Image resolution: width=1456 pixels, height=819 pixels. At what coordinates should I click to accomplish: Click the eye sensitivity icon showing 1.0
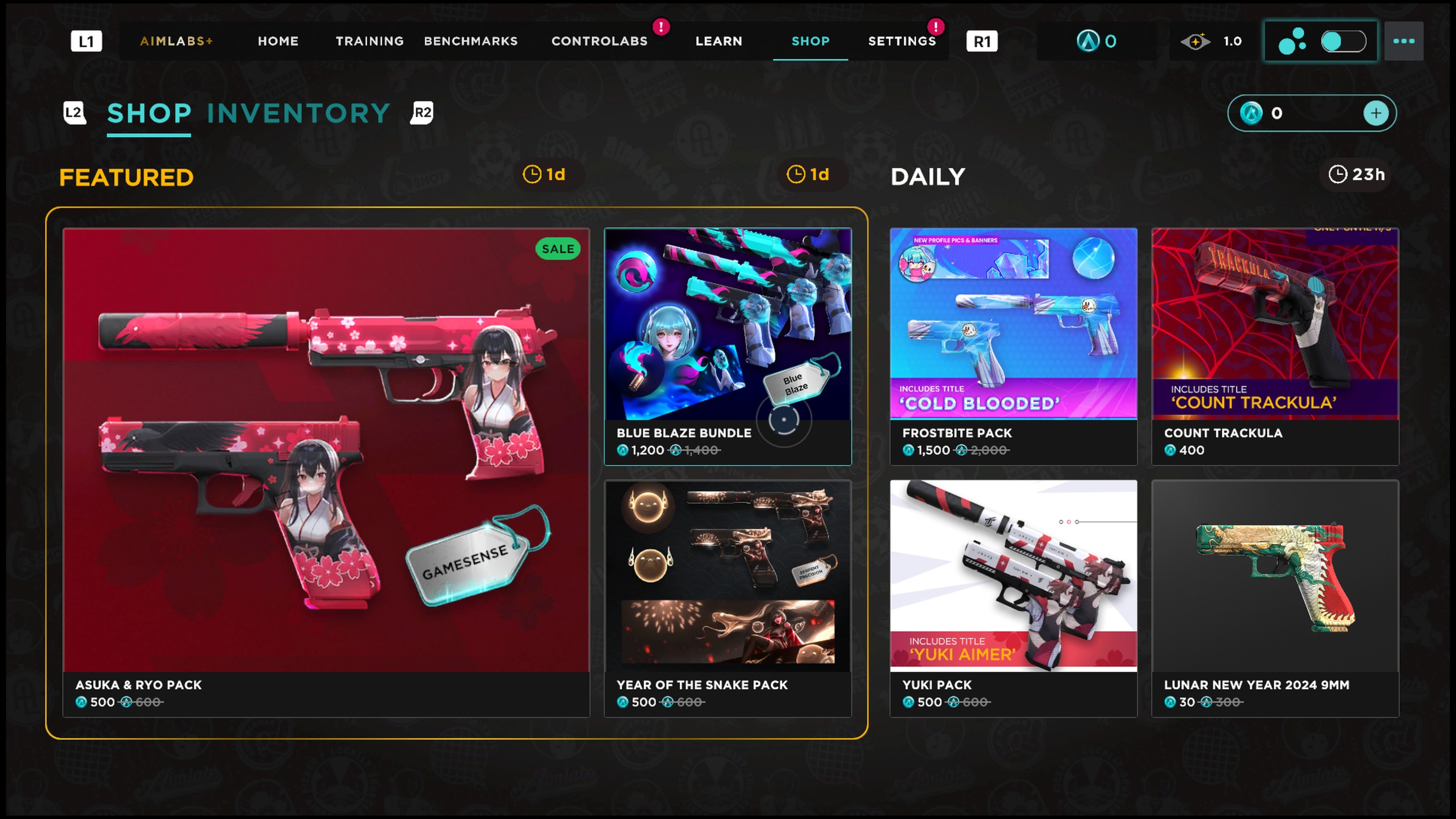[1196, 41]
